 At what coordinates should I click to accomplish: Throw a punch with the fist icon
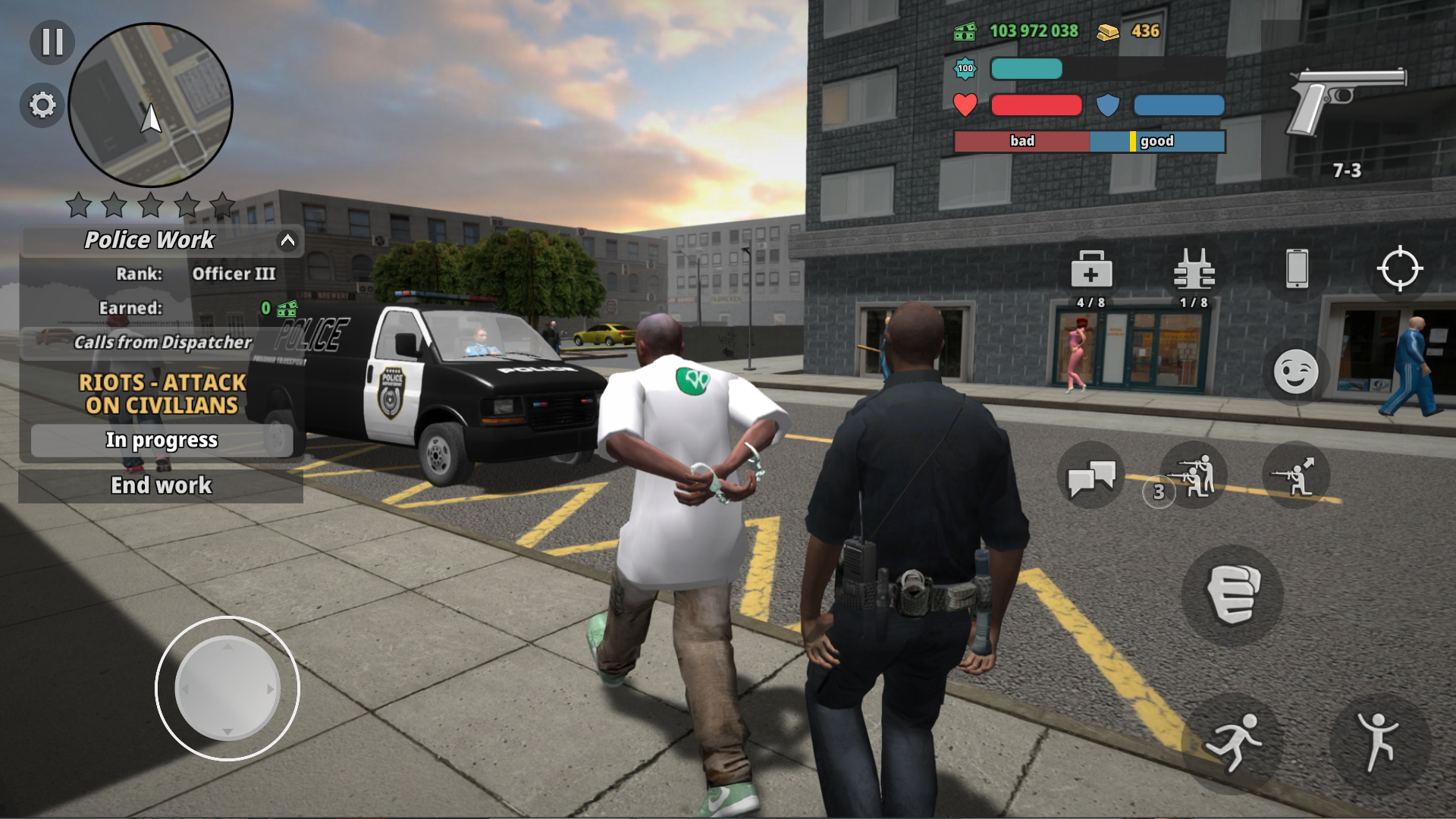coord(1235,595)
